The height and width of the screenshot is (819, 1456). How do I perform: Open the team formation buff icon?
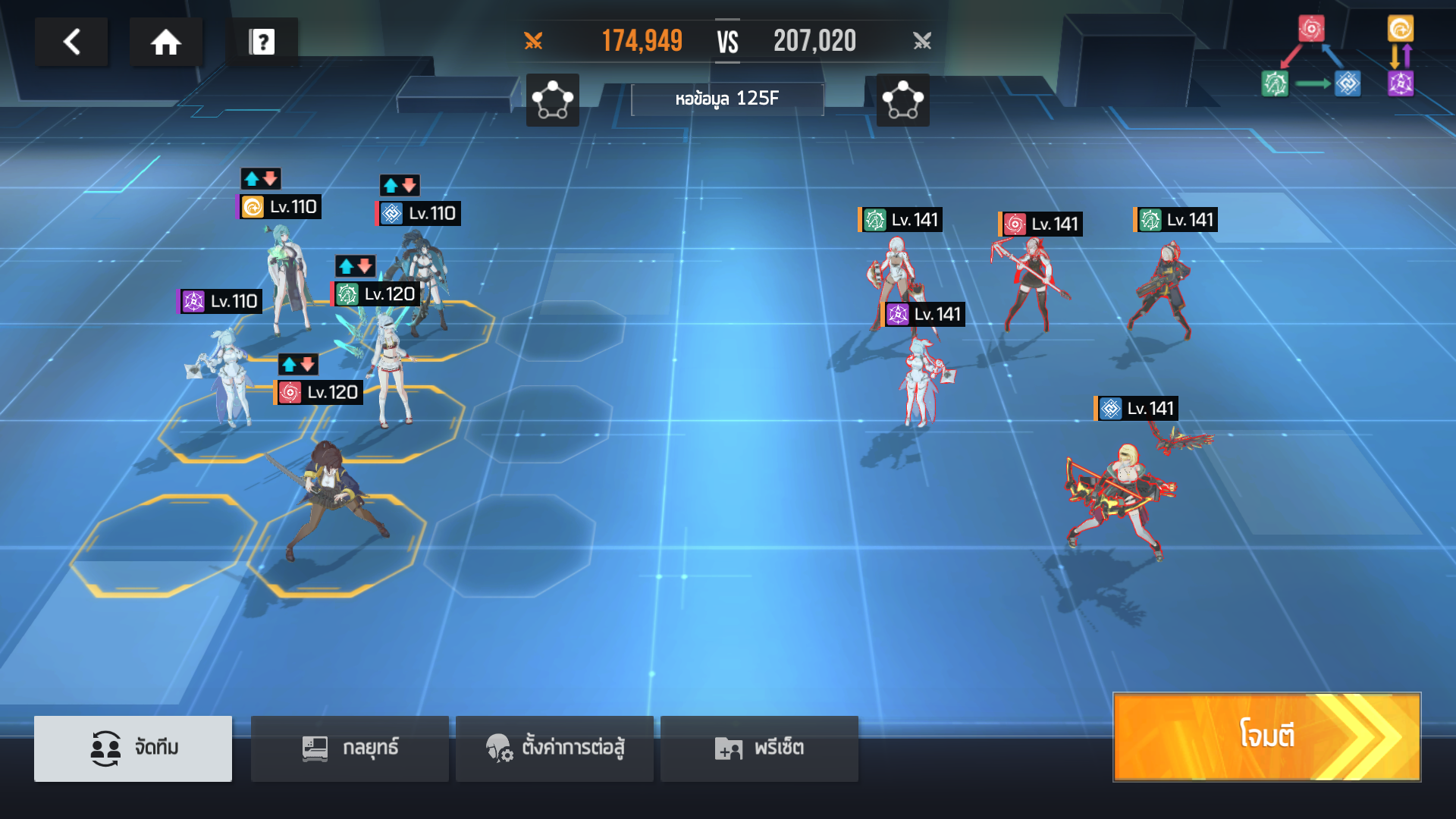[x=552, y=100]
